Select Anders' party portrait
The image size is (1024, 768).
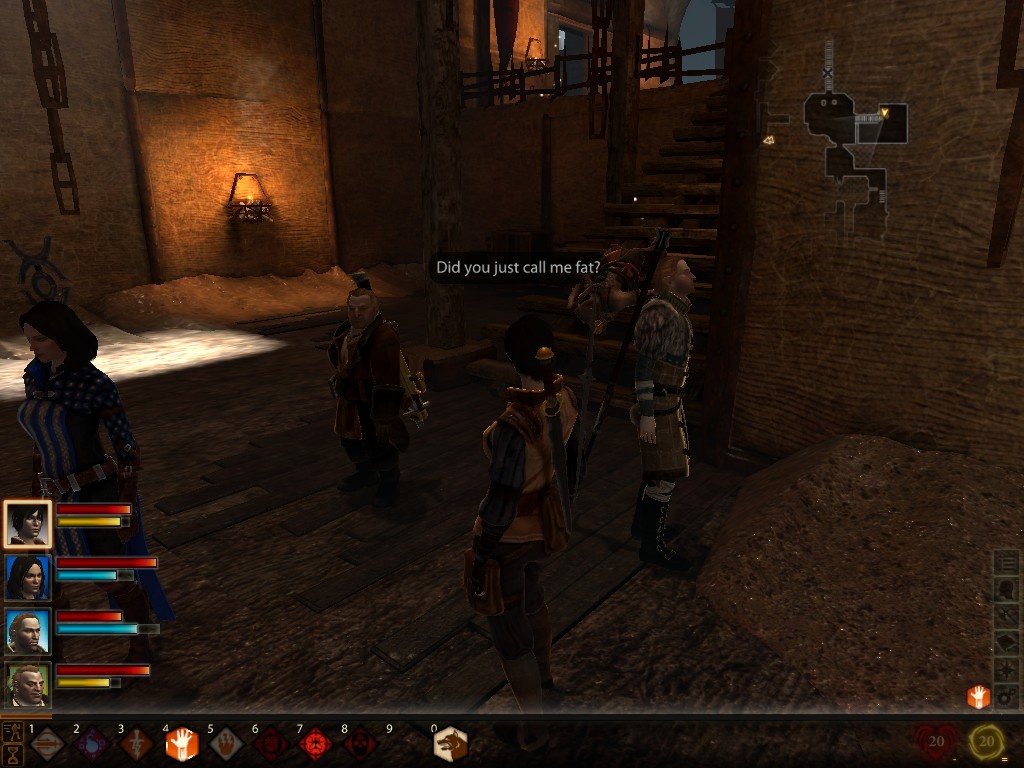[x=27, y=632]
